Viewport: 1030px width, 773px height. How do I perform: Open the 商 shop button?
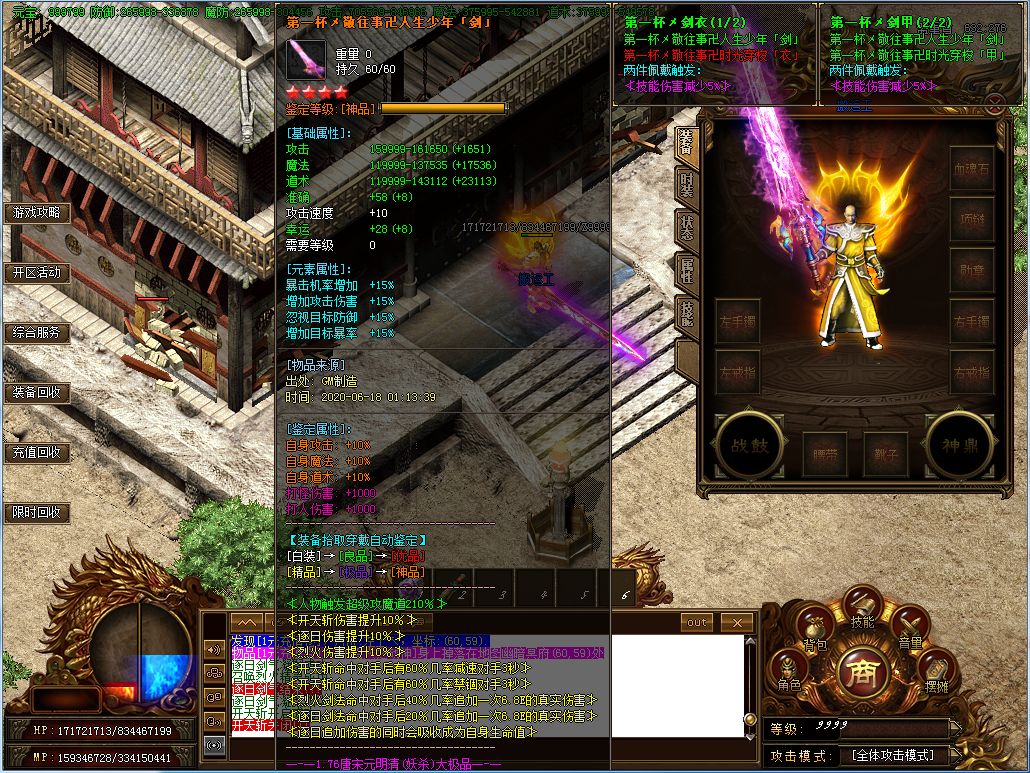pos(862,672)
